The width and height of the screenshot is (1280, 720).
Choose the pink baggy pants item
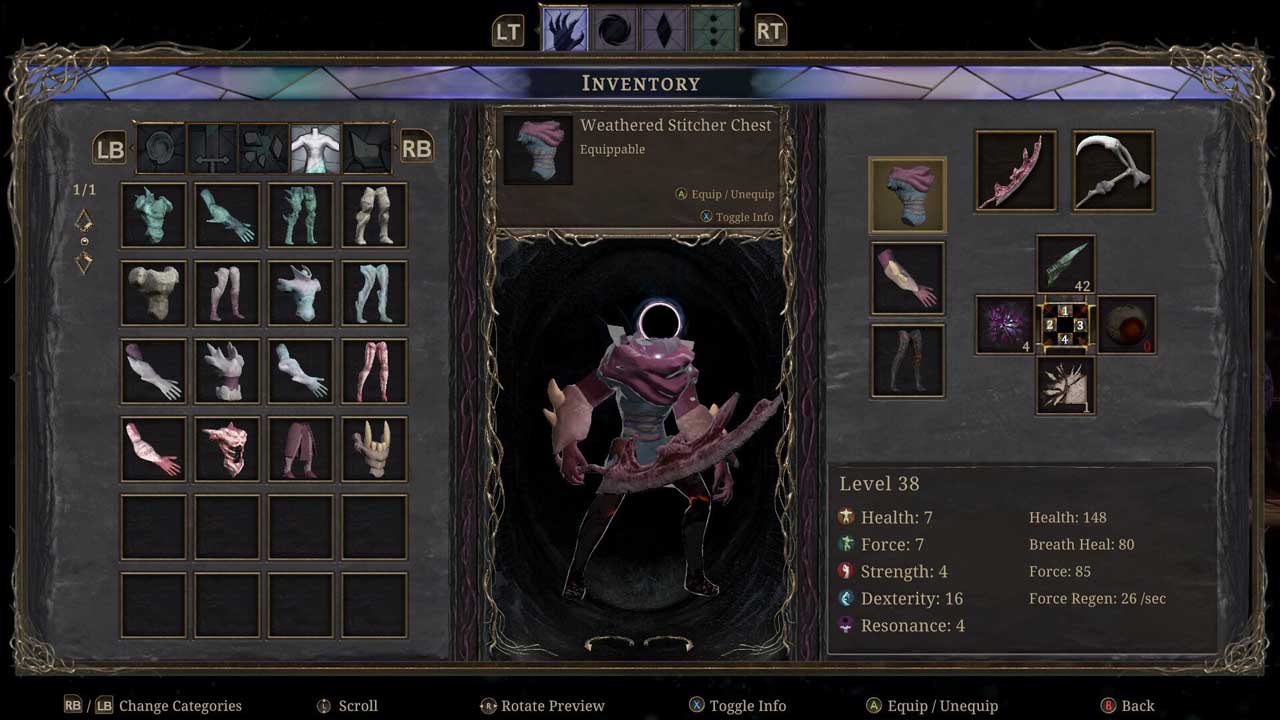pos(301,449)
